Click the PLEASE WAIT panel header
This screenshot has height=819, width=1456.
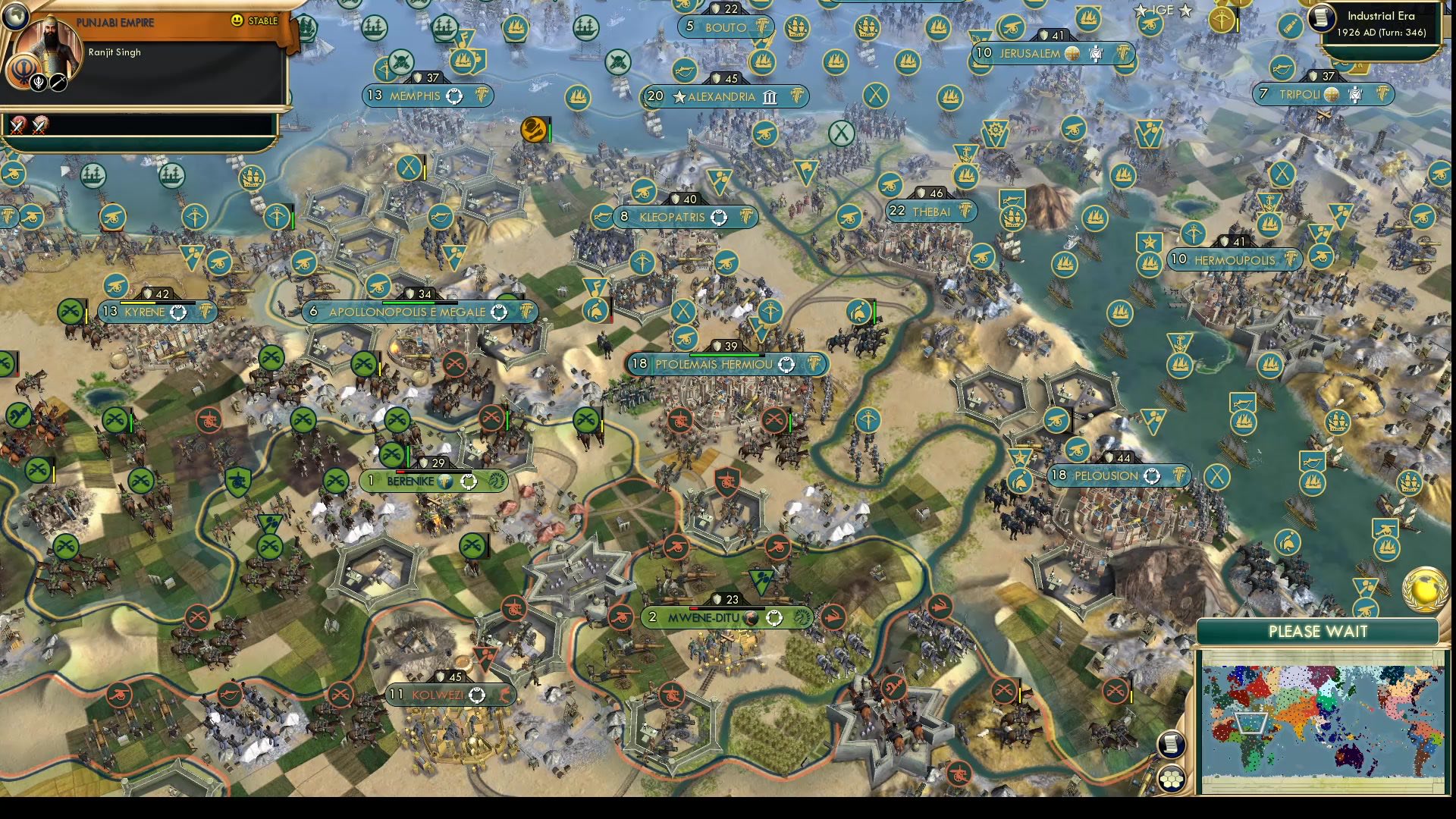[x=1318, y=630]
